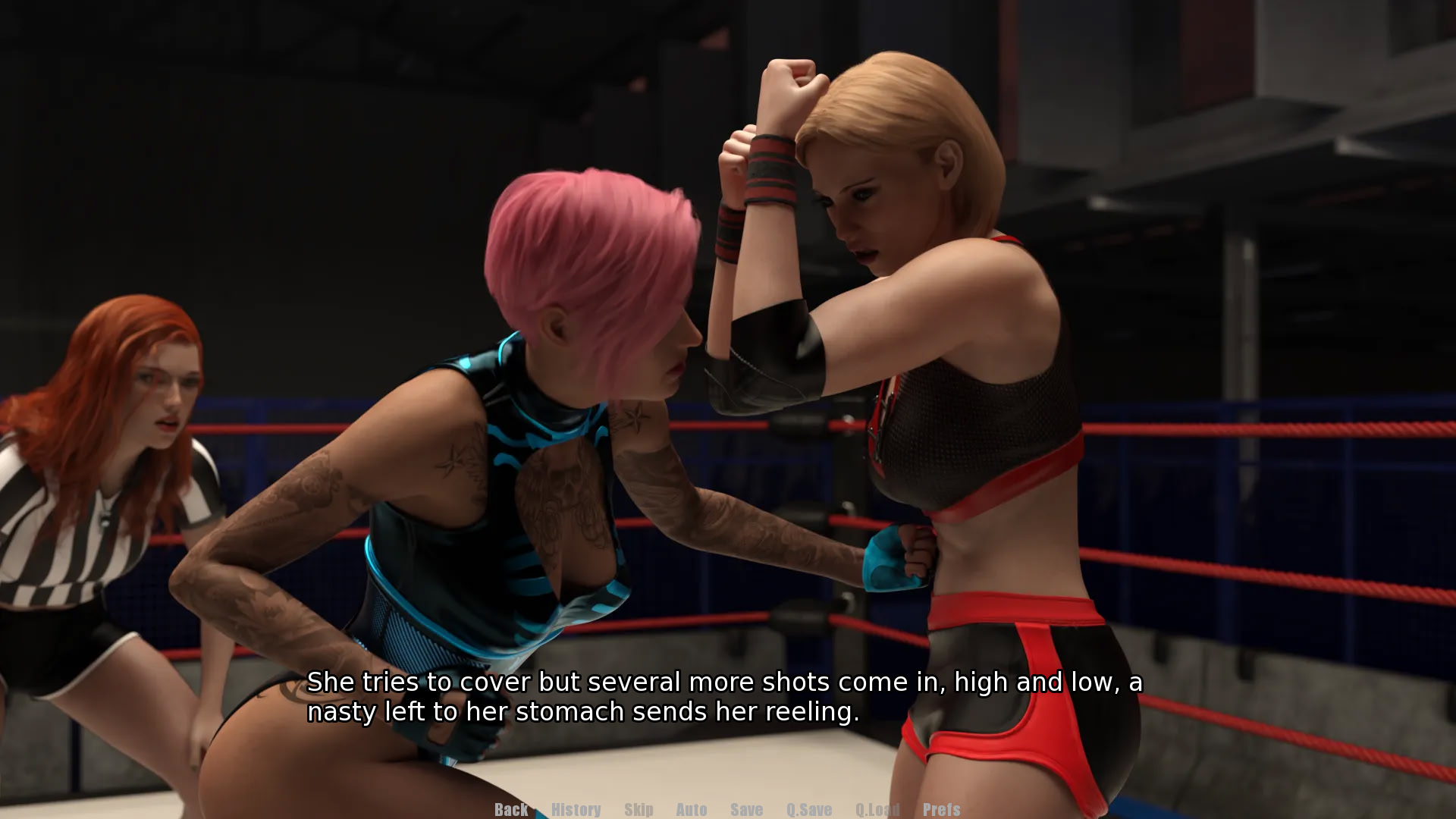
Task: Toggle Auto-advance dialogue
Action: [691, 809]
